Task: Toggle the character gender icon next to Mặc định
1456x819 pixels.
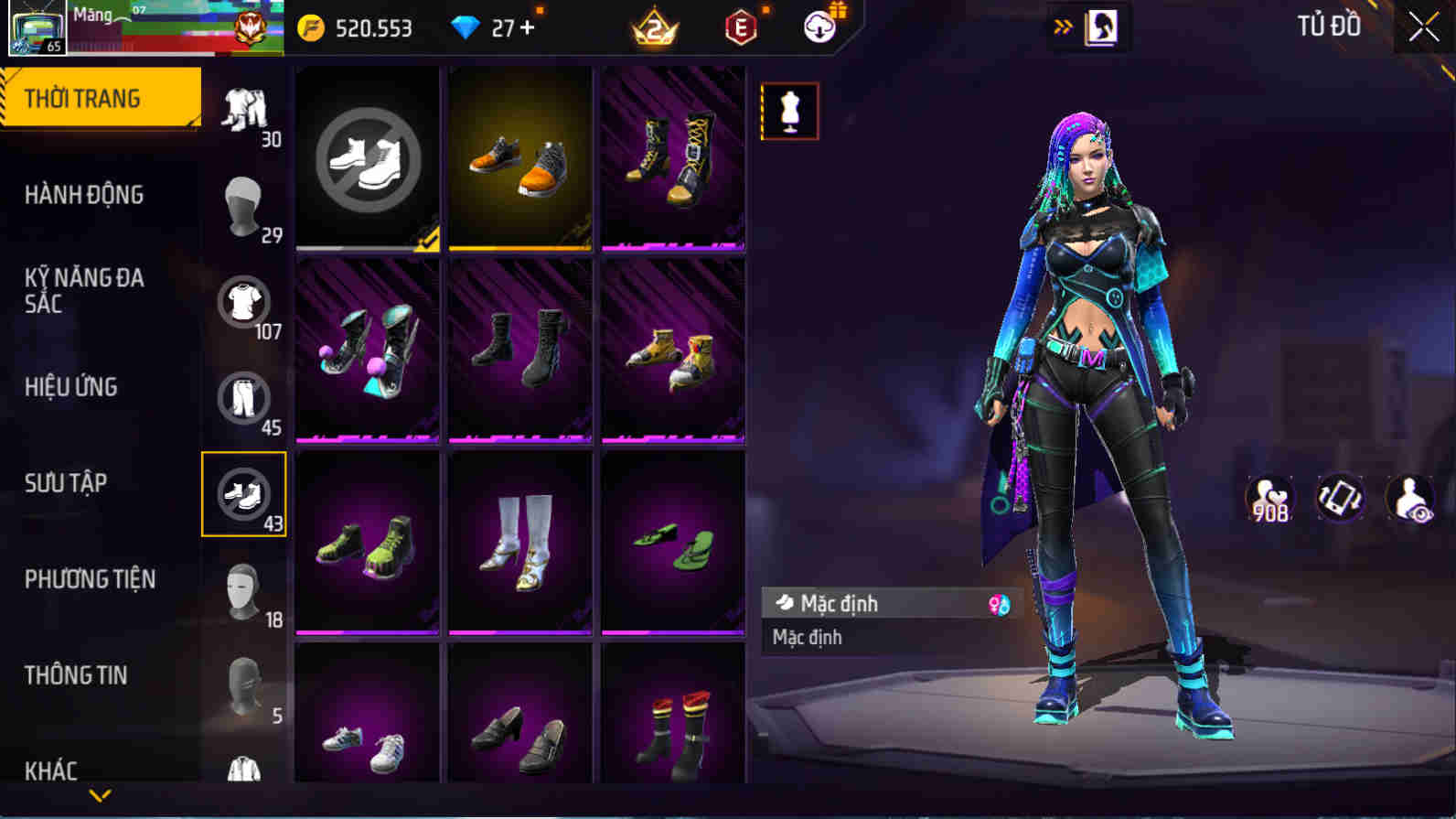Action: tap(999, 603)
